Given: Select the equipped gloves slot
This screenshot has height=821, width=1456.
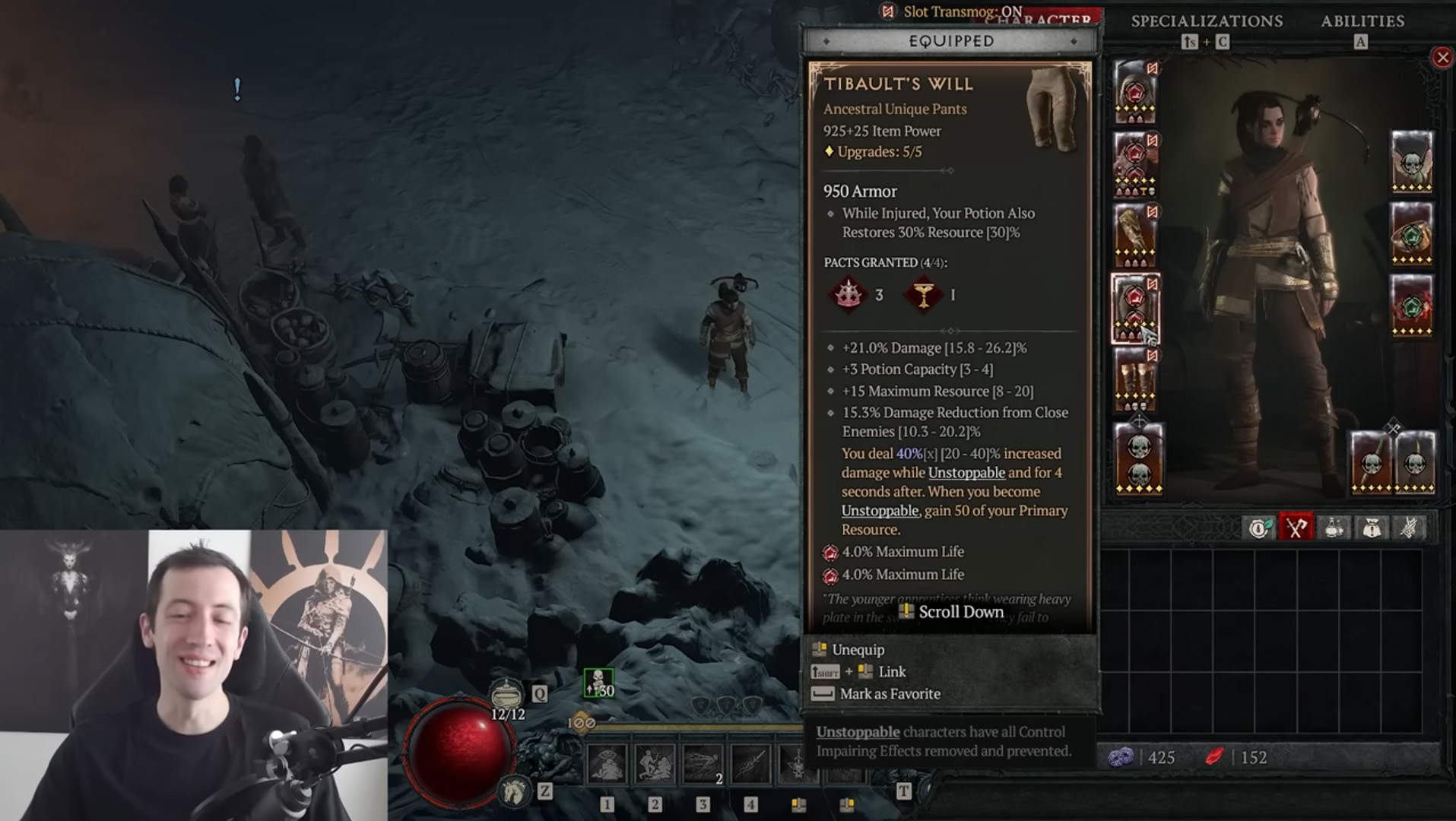Looking at the screenshot, I should [1135, 235].
